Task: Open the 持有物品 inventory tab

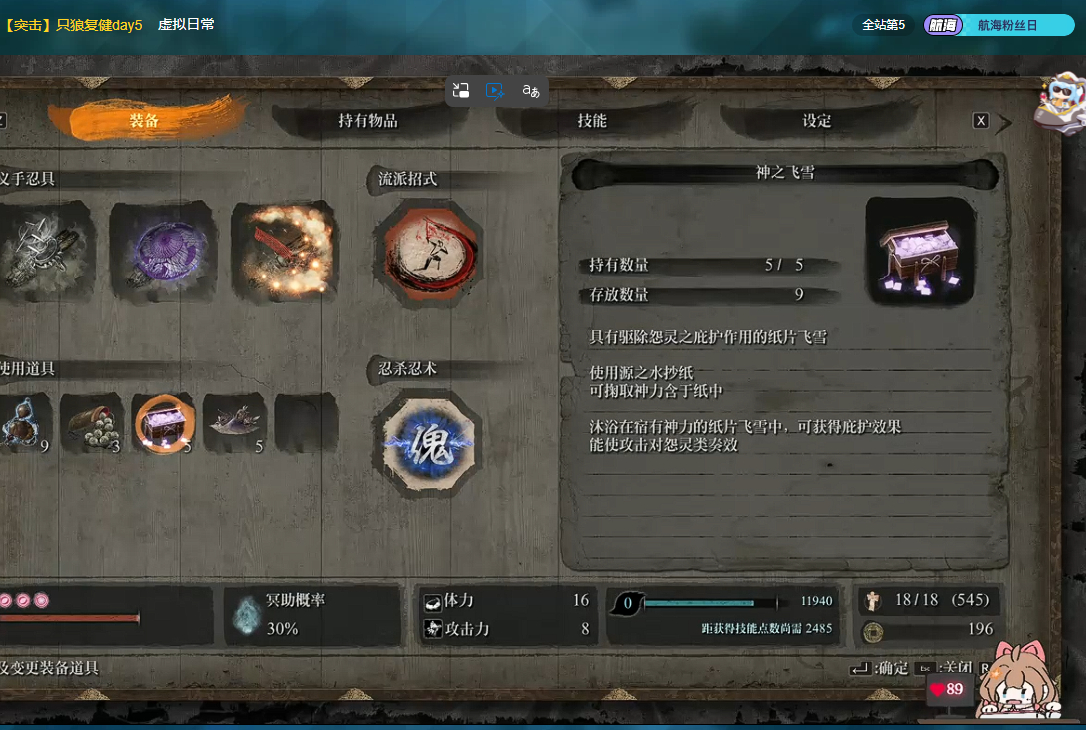Action: (x=368, y=121)
